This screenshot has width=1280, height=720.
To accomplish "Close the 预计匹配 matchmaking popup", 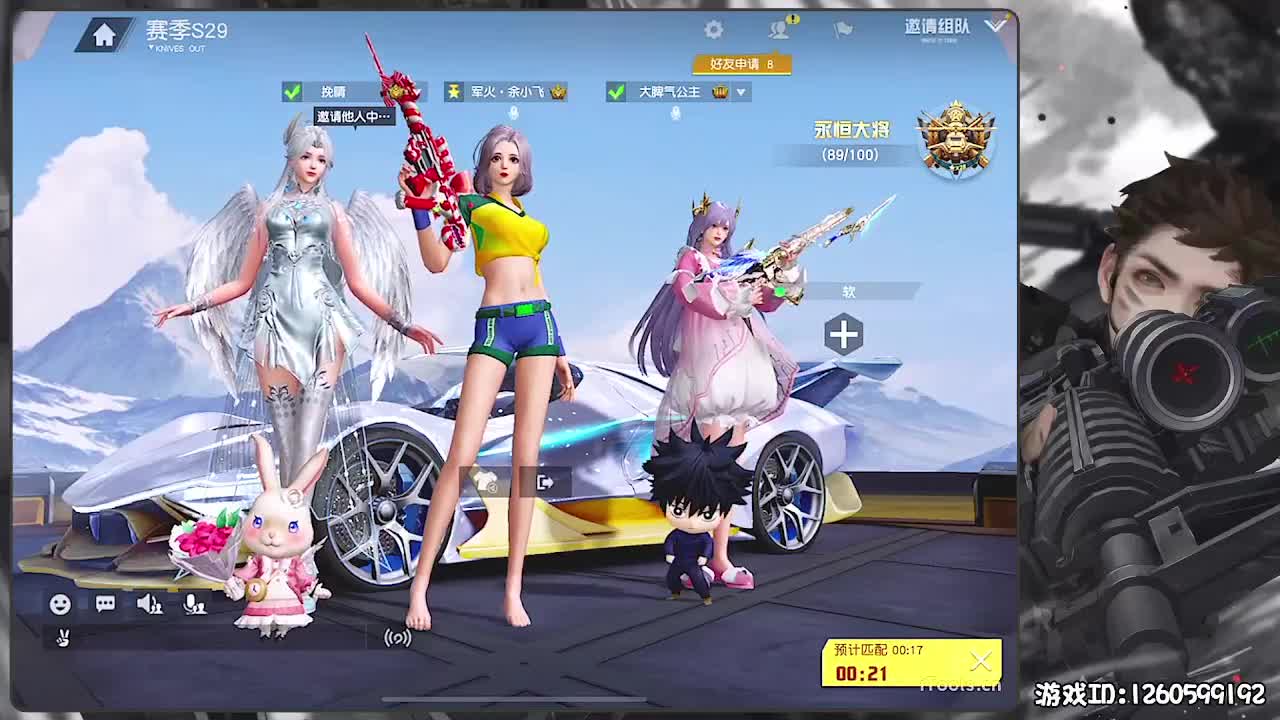I will coord(979,660).
